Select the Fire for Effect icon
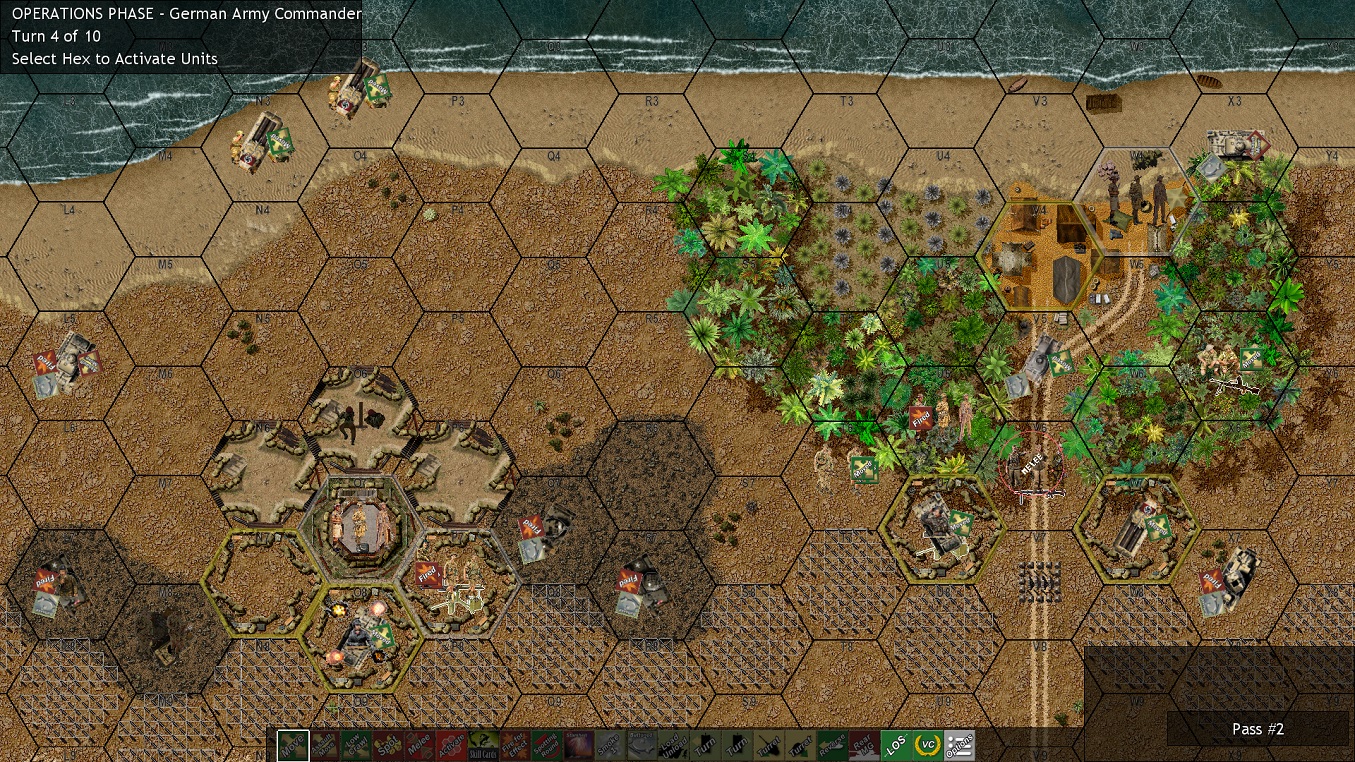 pos(516,744)
